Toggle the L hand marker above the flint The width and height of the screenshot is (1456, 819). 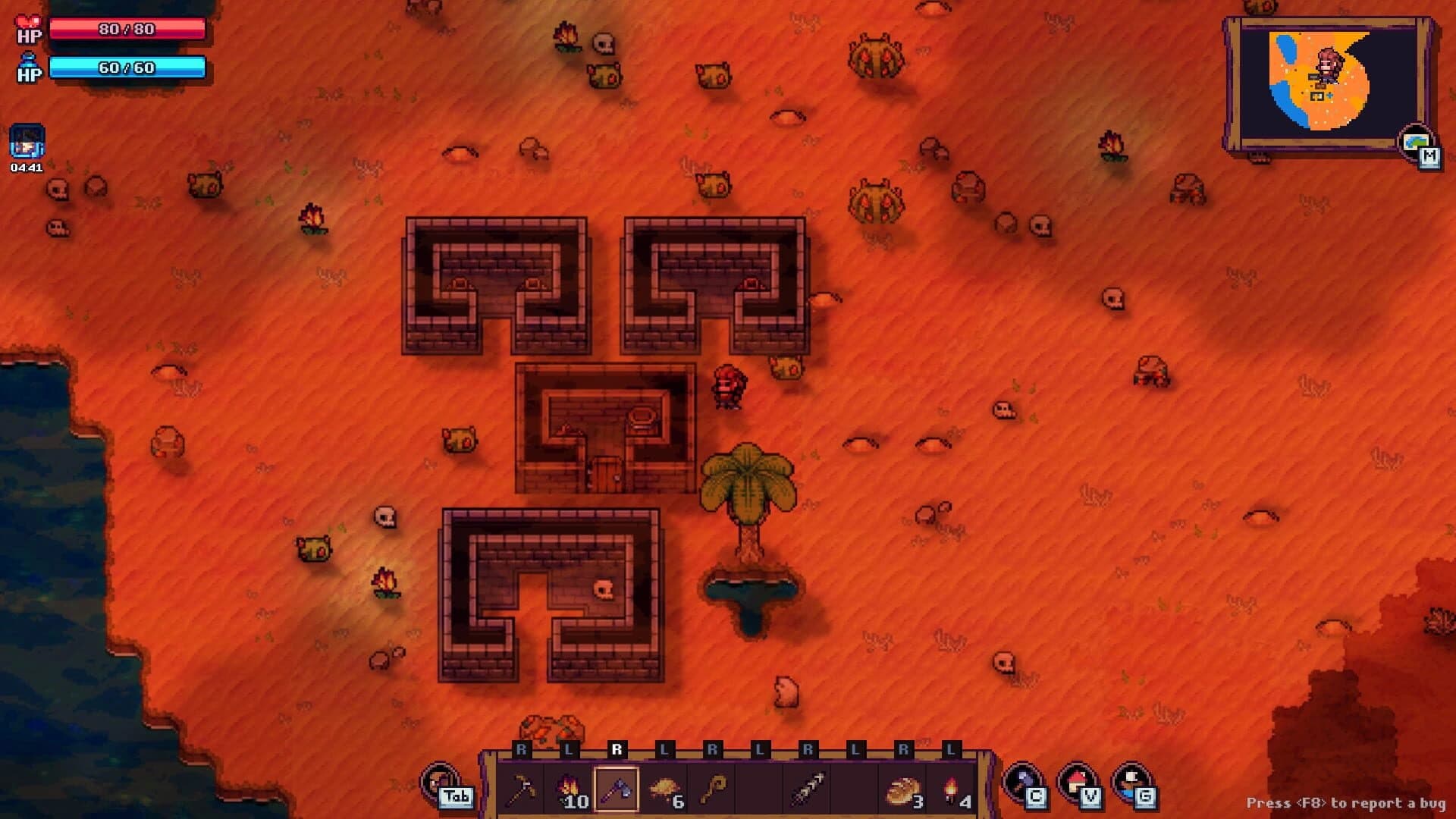[x=571, y=748]
